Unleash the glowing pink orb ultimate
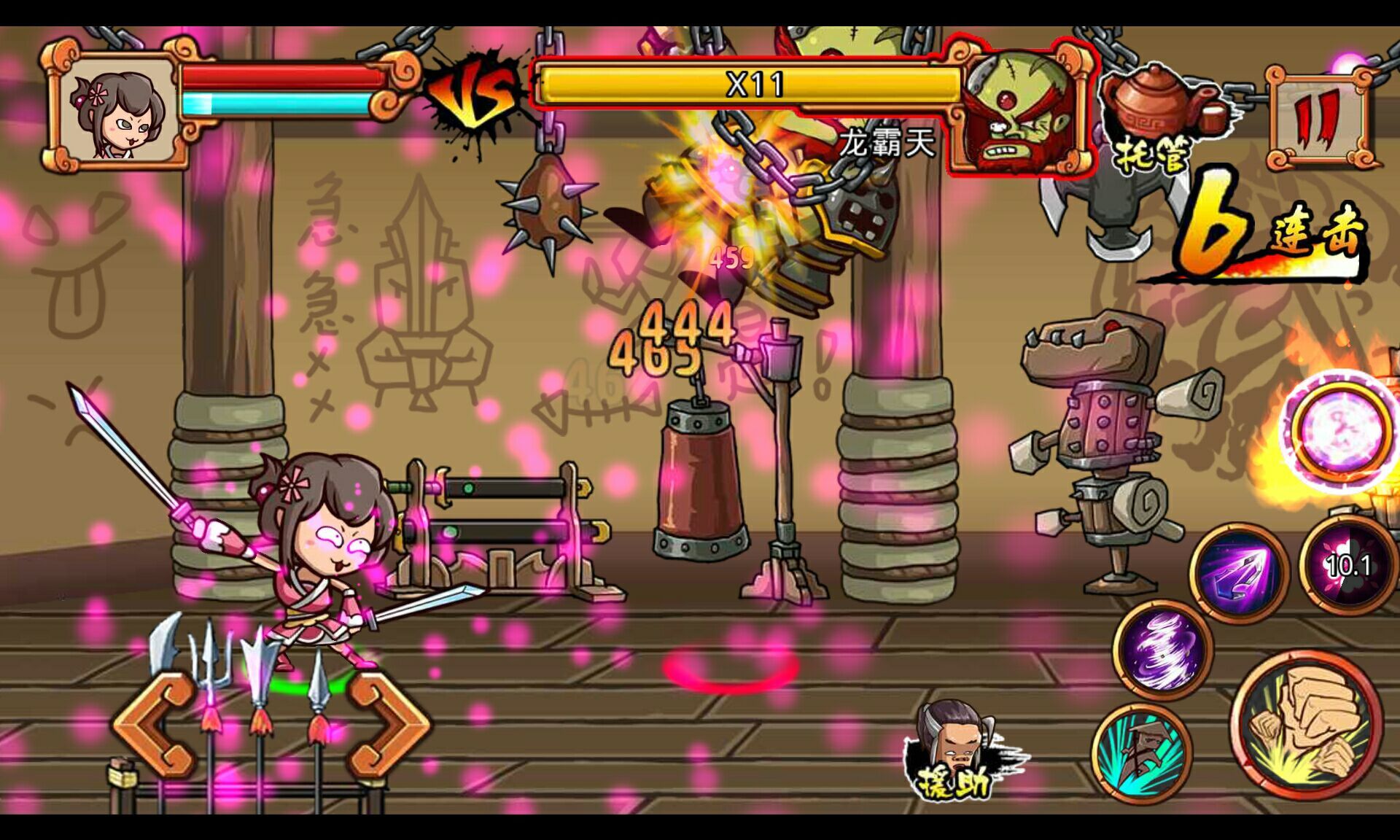The width and height of the screenshot is (1400, 840). tap(1339, 432)
